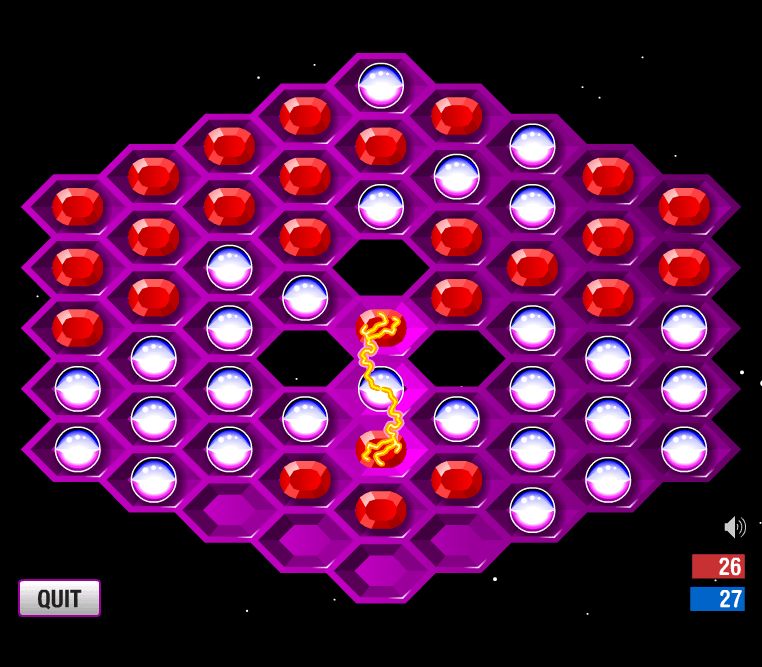Toggle the sound speaker icon
The height and width of the screenshot is (667, 762).
pyautogui.click(x=735, y=527)
